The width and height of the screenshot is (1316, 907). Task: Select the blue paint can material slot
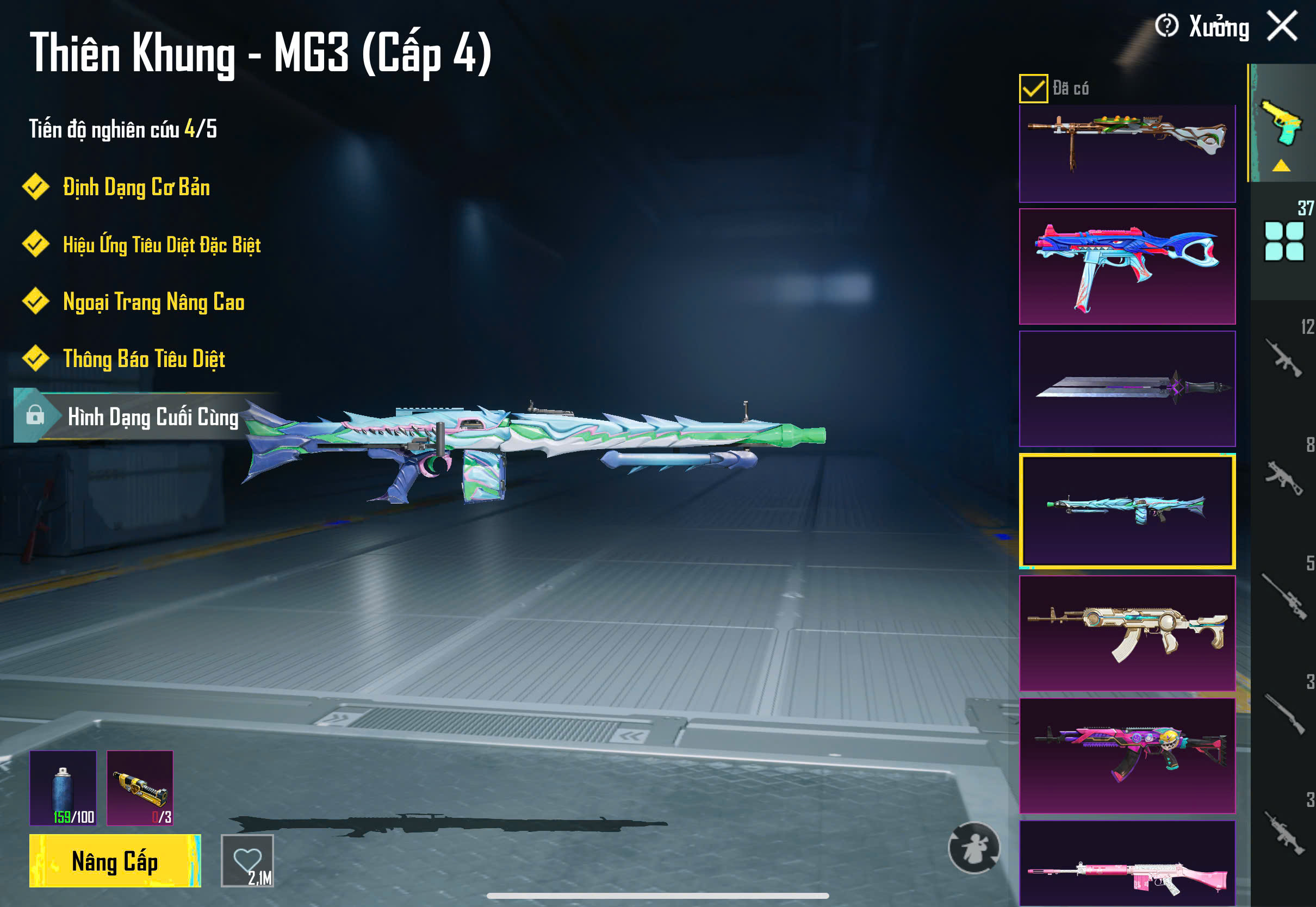[x=63, y=788]
